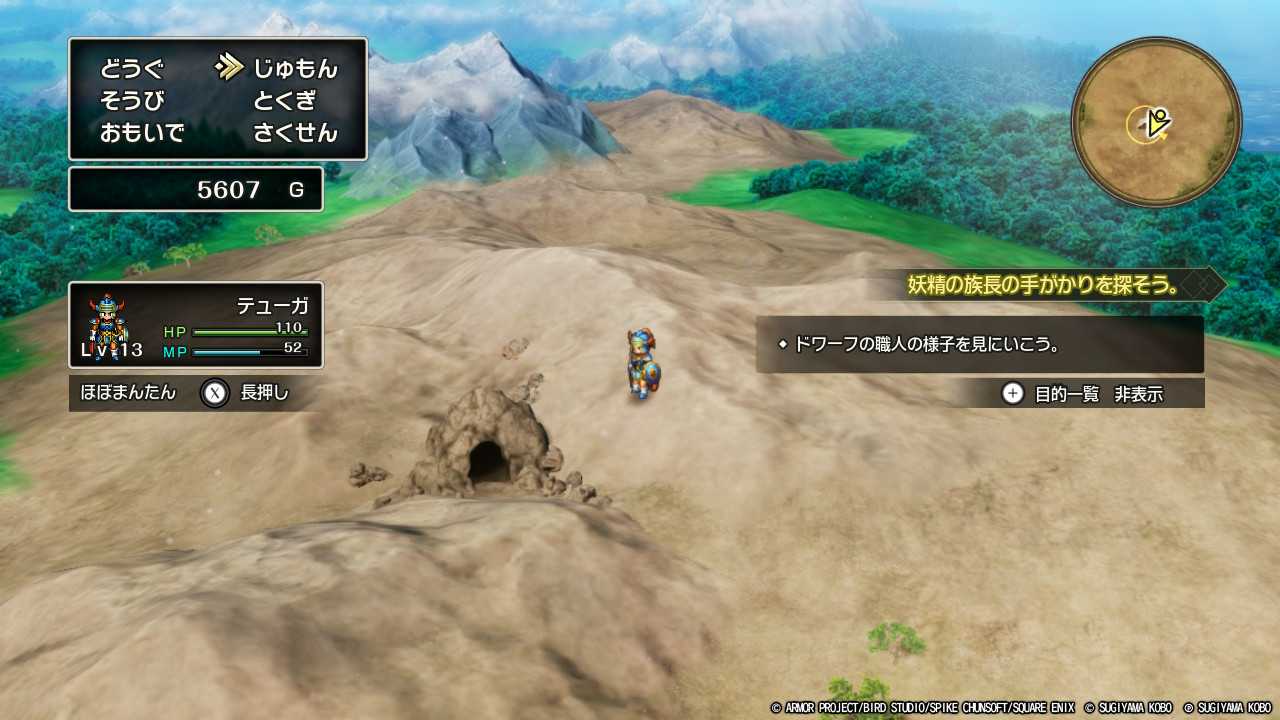The width and height of the screenshot is (1280, 720).
Task: Open the おもいで memories option
Action: [142, 133]
